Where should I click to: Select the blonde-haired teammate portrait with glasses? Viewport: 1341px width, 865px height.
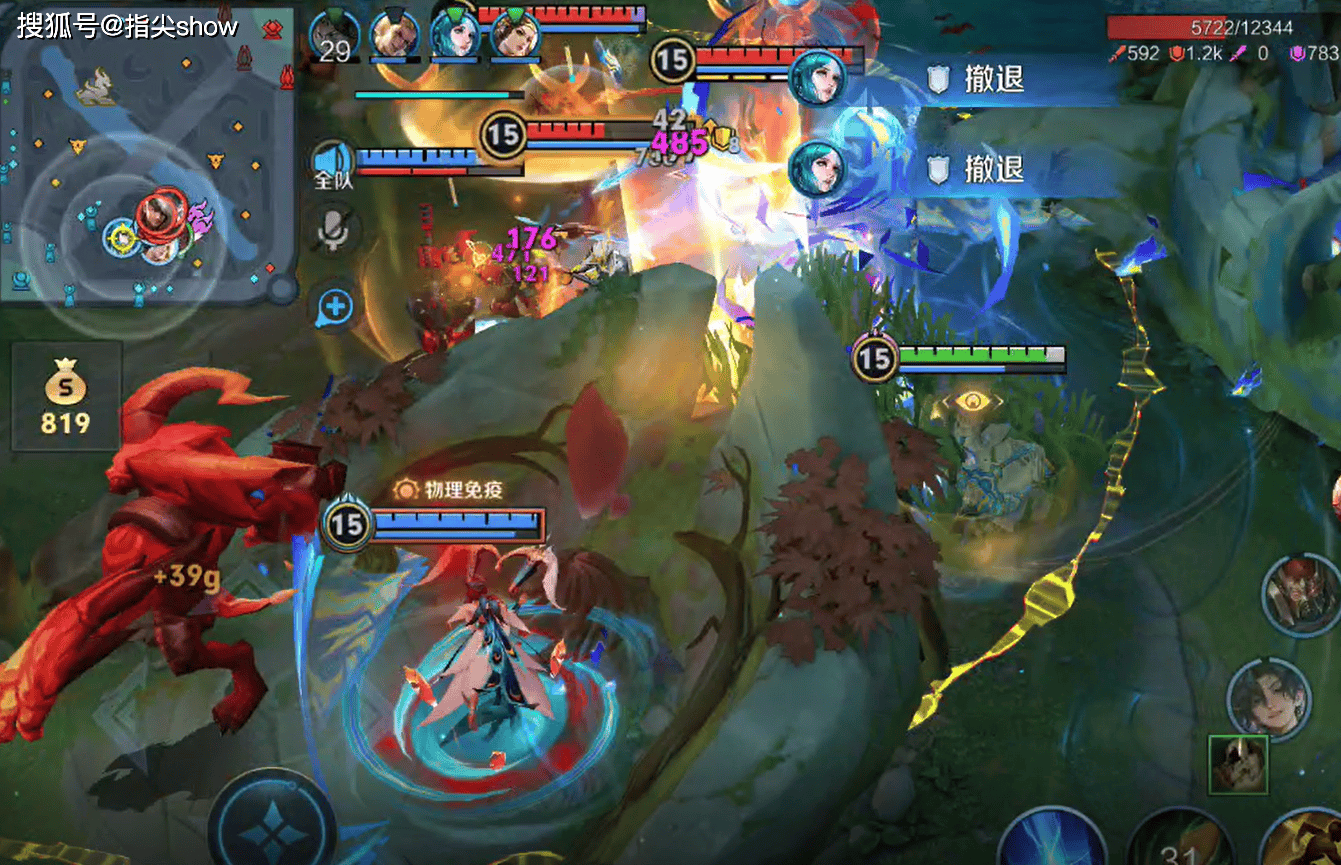394,36
